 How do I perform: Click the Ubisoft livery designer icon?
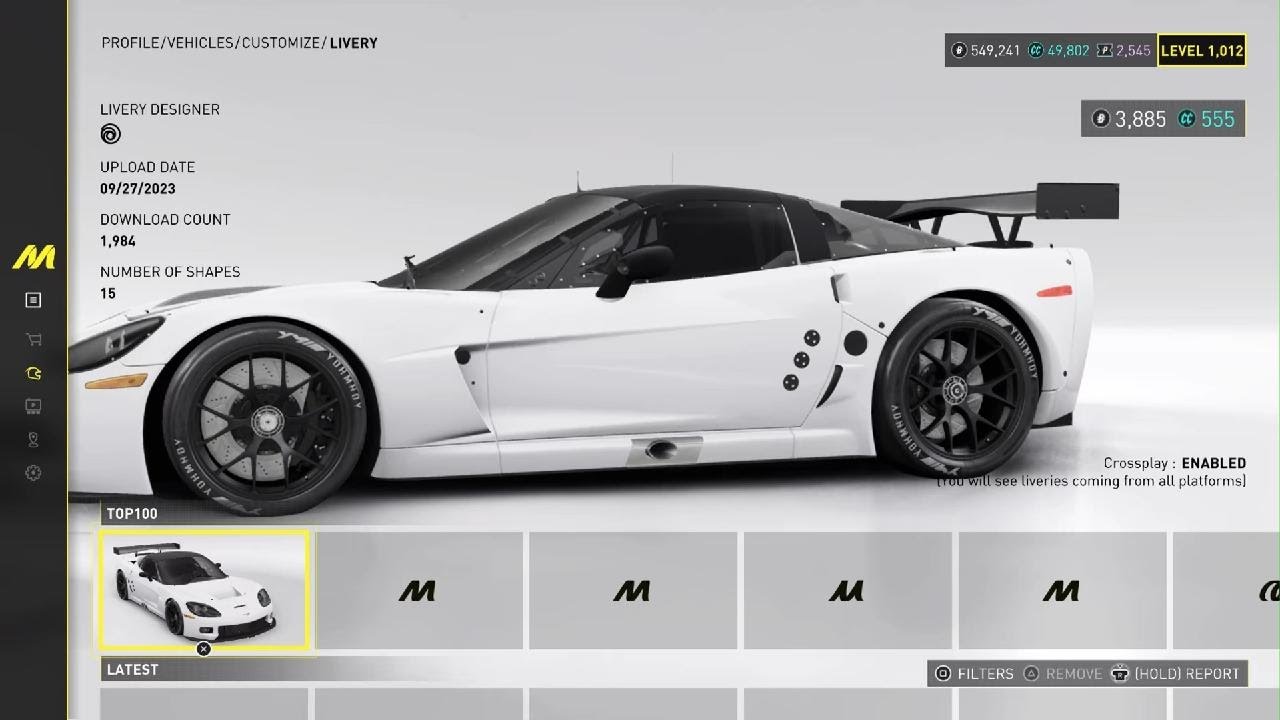pyautogui.click(x=110, y=134)
